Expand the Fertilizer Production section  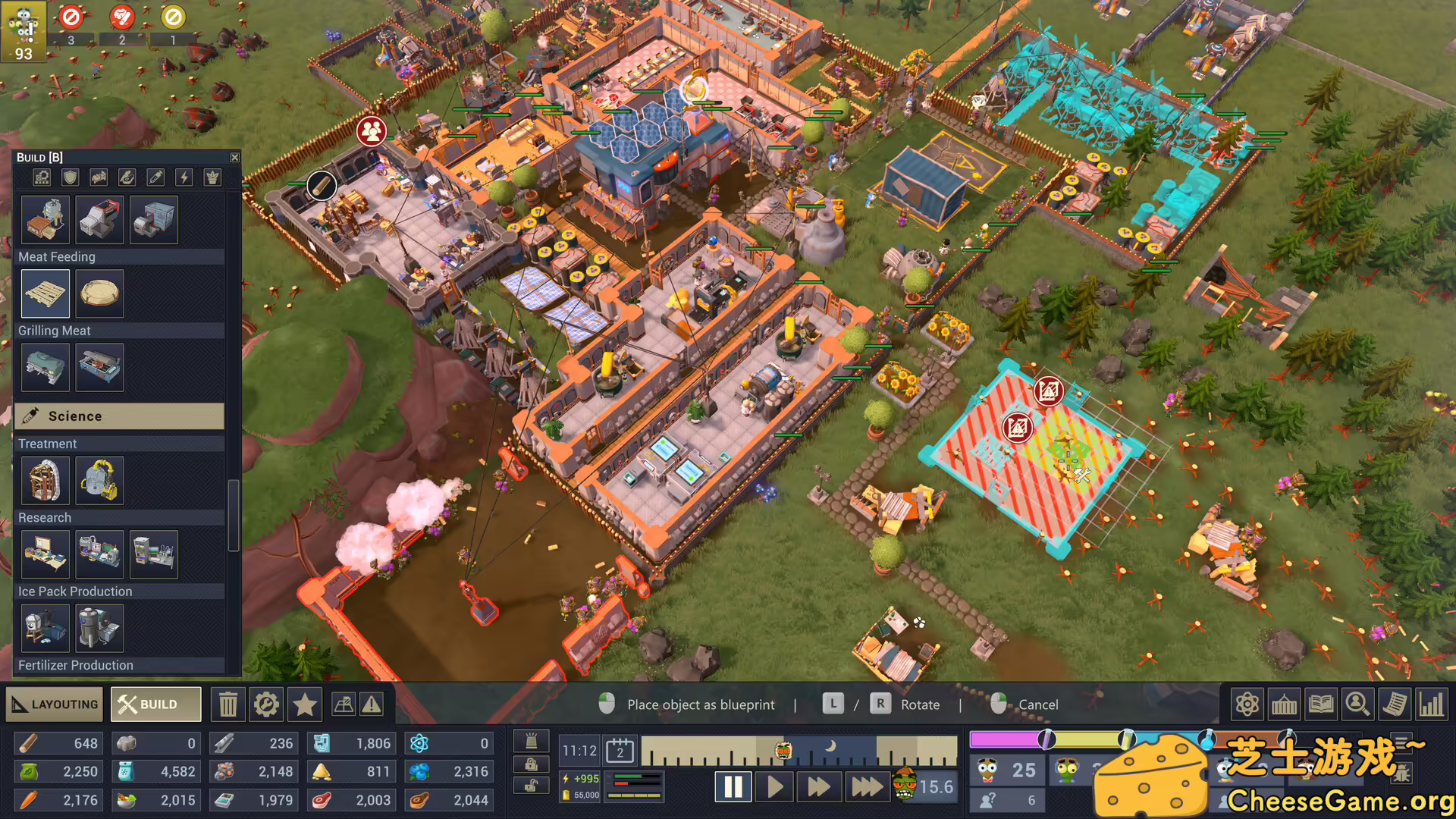click(76, 665)
